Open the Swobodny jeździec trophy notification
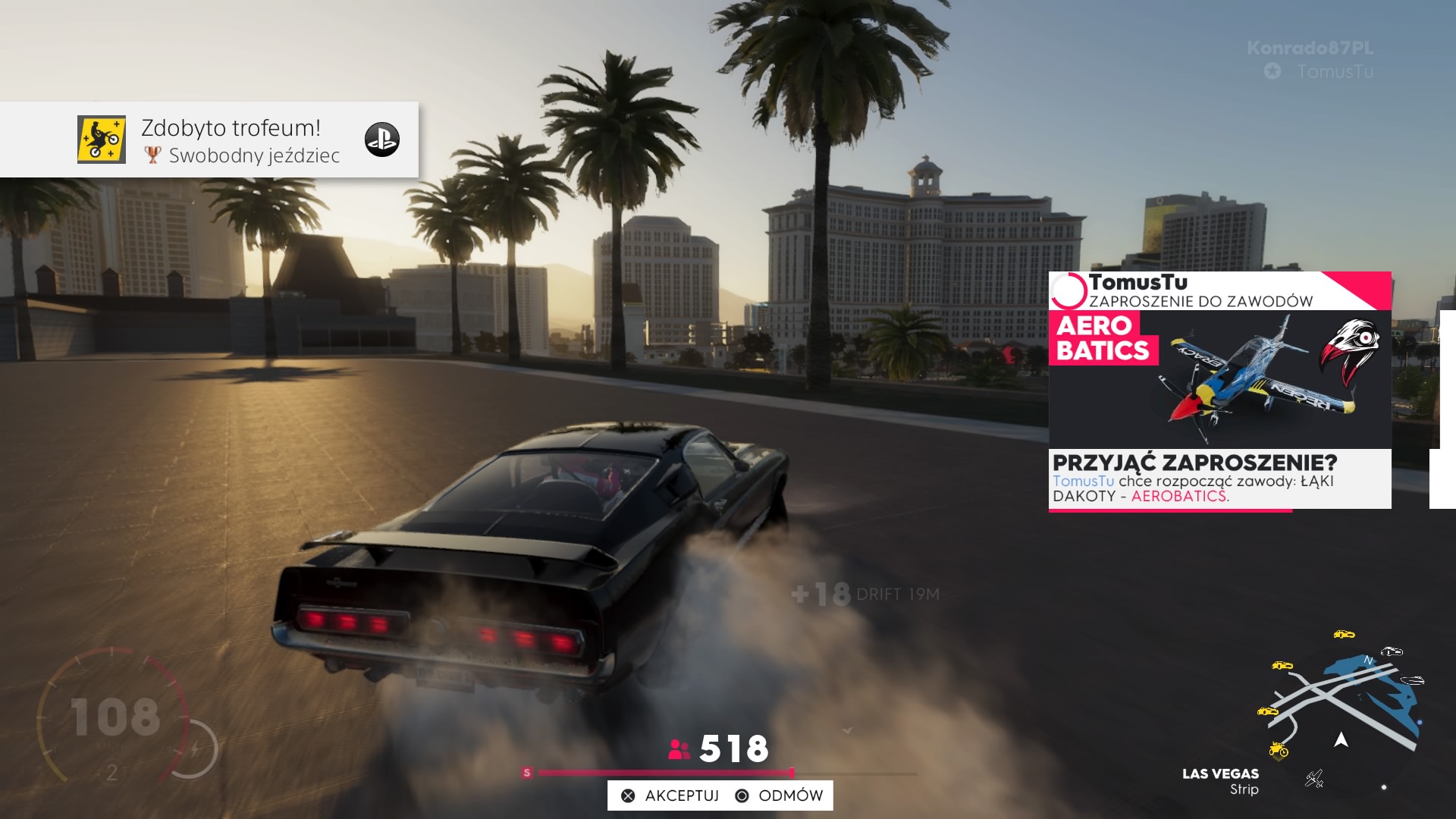Screen dimensions: 1456x819 tap(209, 140)
